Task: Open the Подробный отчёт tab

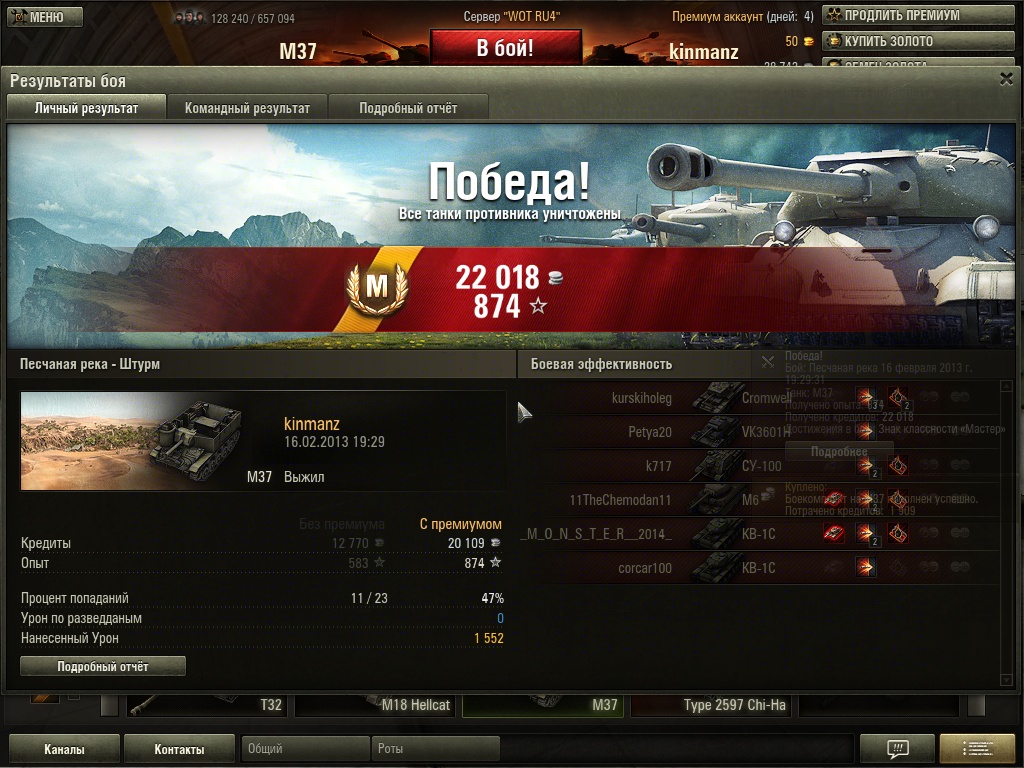Action: pyautogui.click(x=408, y=108)
